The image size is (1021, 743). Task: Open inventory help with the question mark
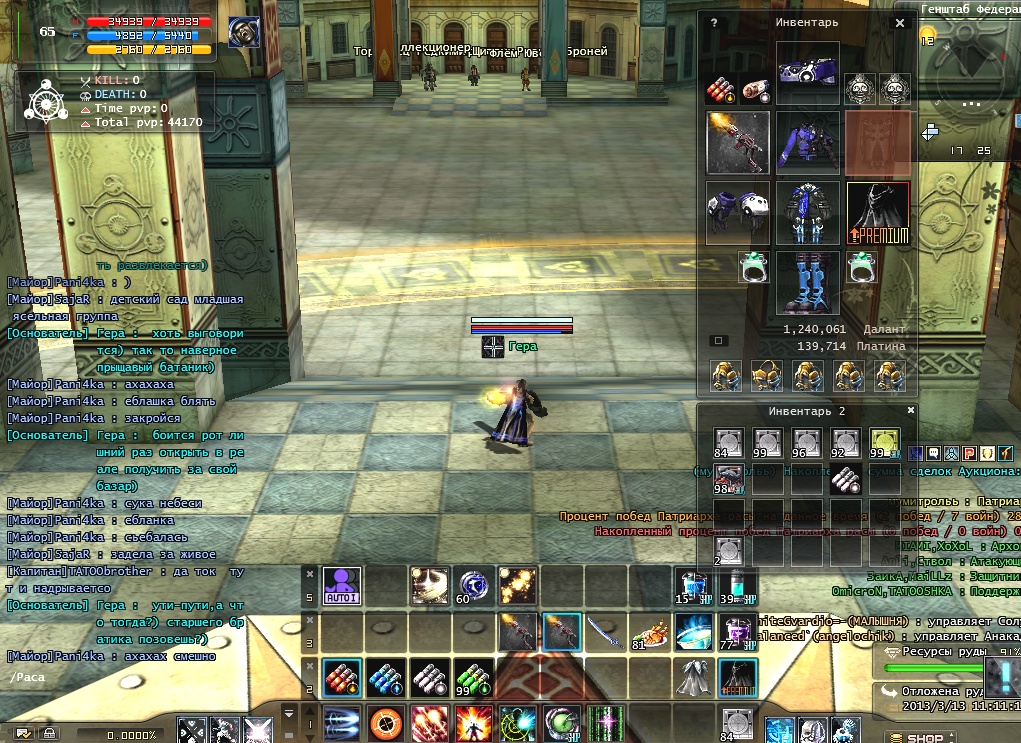point(713,22)
